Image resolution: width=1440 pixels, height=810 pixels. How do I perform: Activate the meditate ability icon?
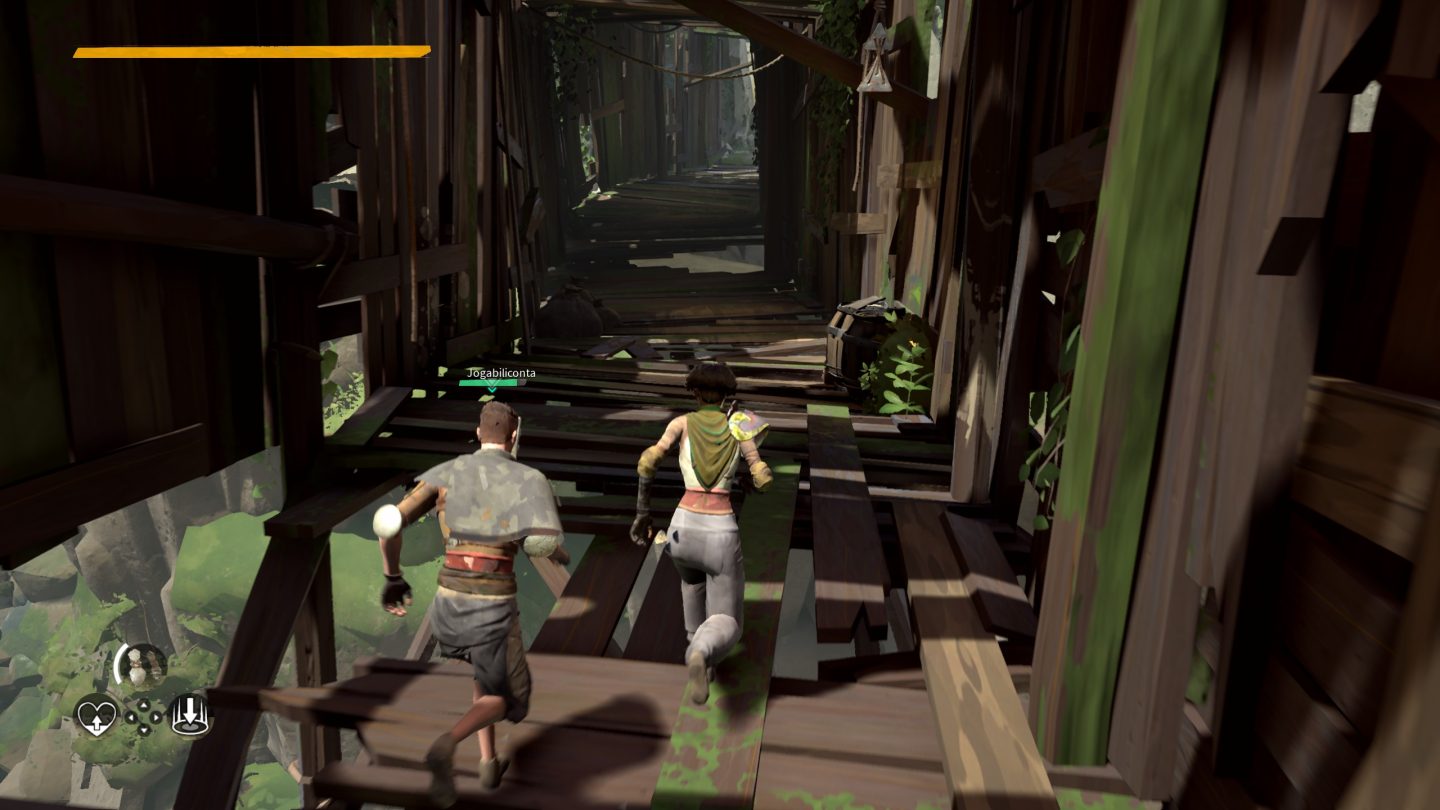190,714
